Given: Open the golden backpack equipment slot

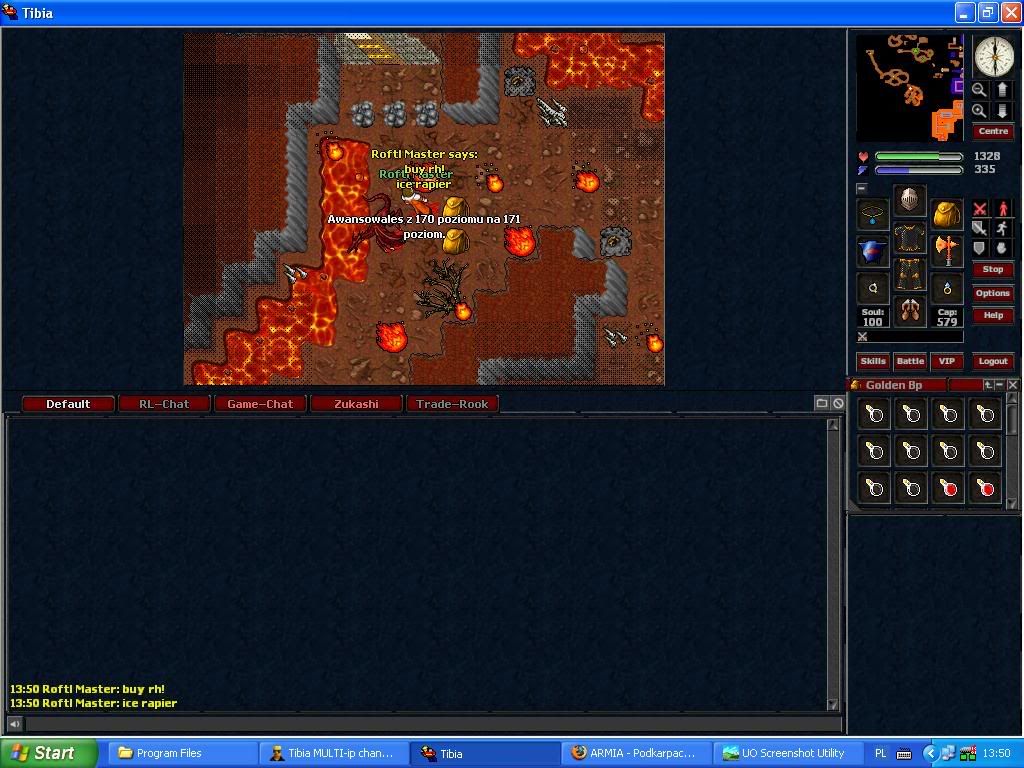Looking at the screenshot, I should pyautogui.click(x=946, y=214).
